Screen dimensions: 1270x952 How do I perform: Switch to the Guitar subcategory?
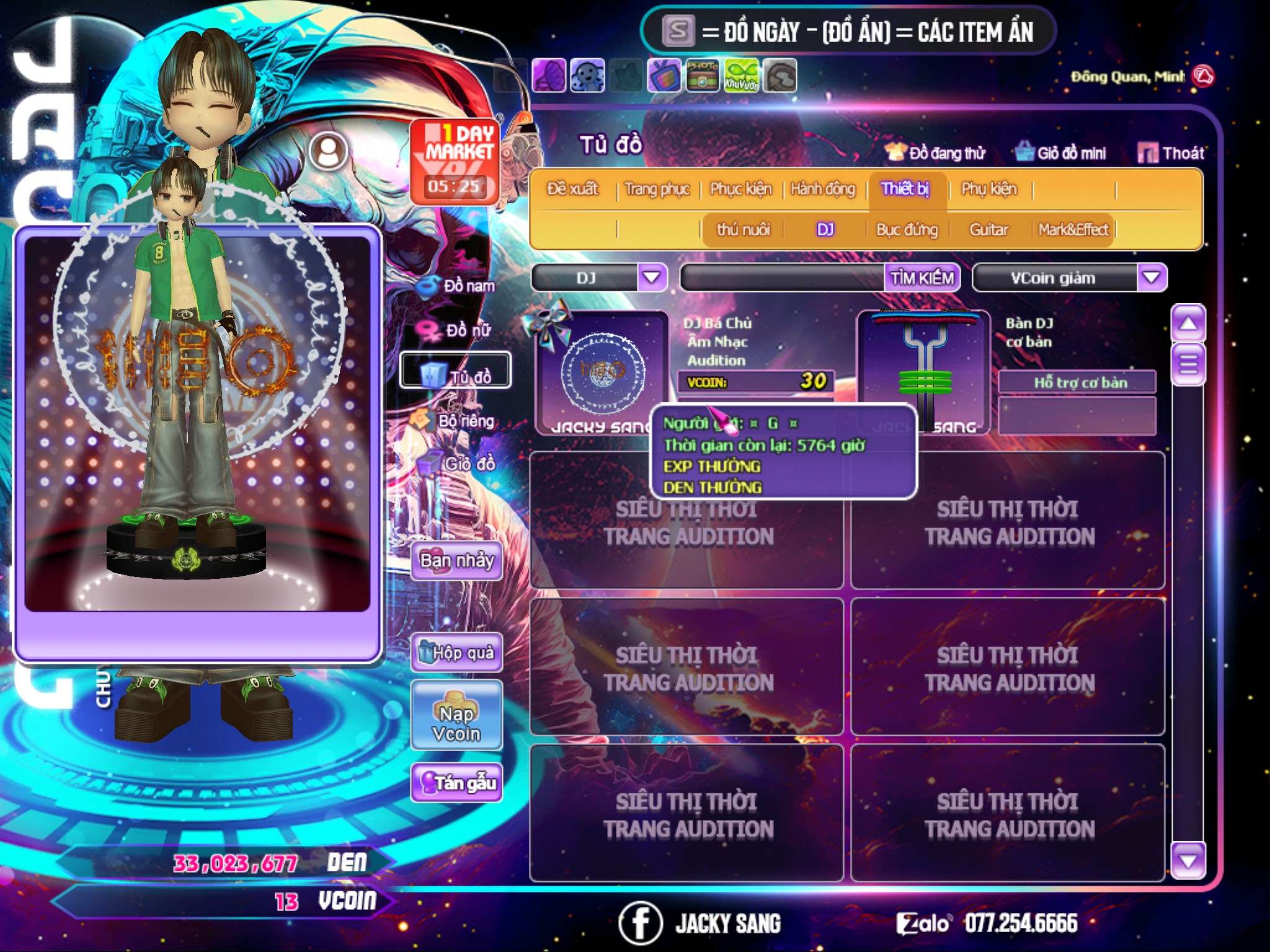click(988, 230)
